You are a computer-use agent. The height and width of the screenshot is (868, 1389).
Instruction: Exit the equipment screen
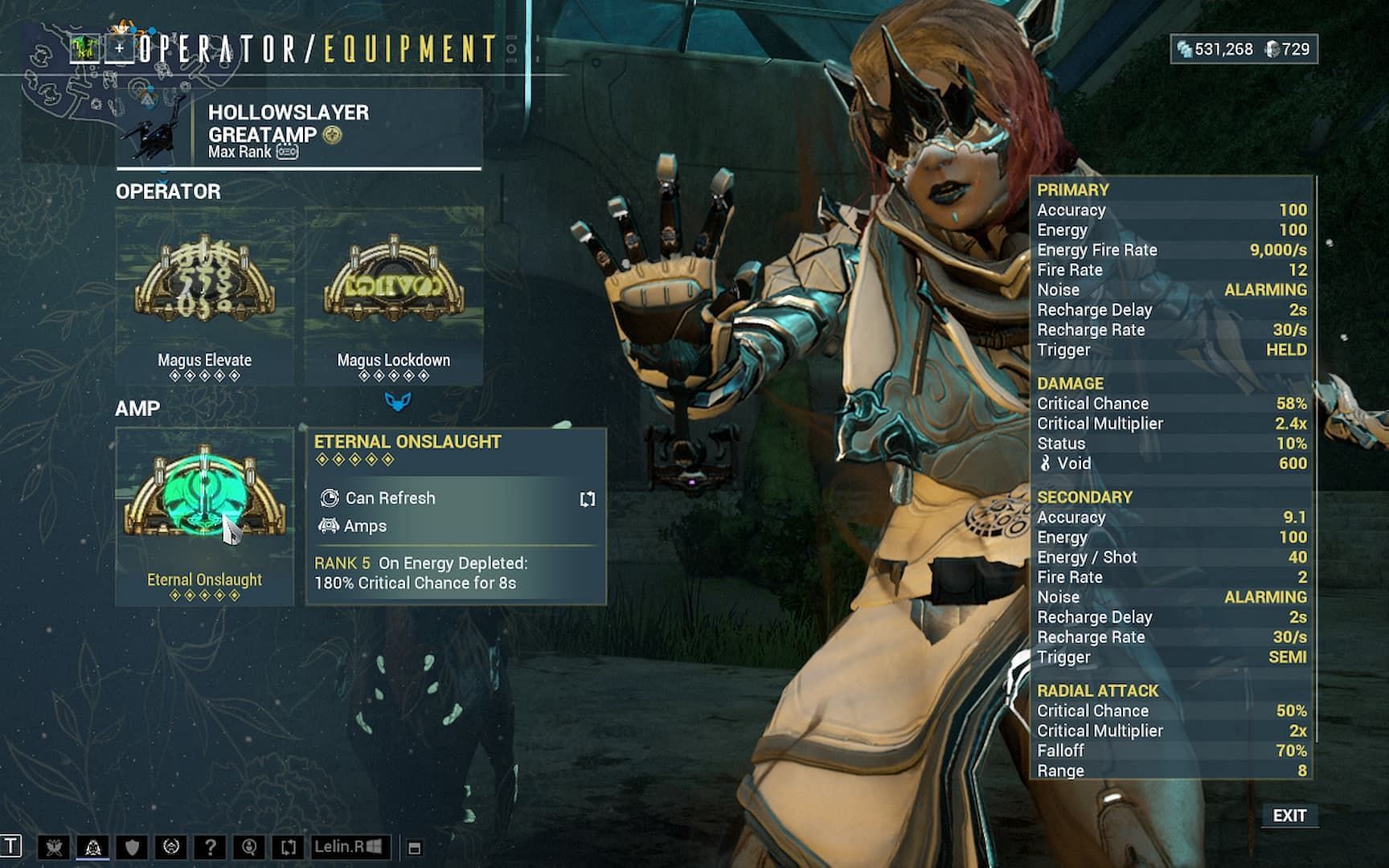pos(1289,816)
